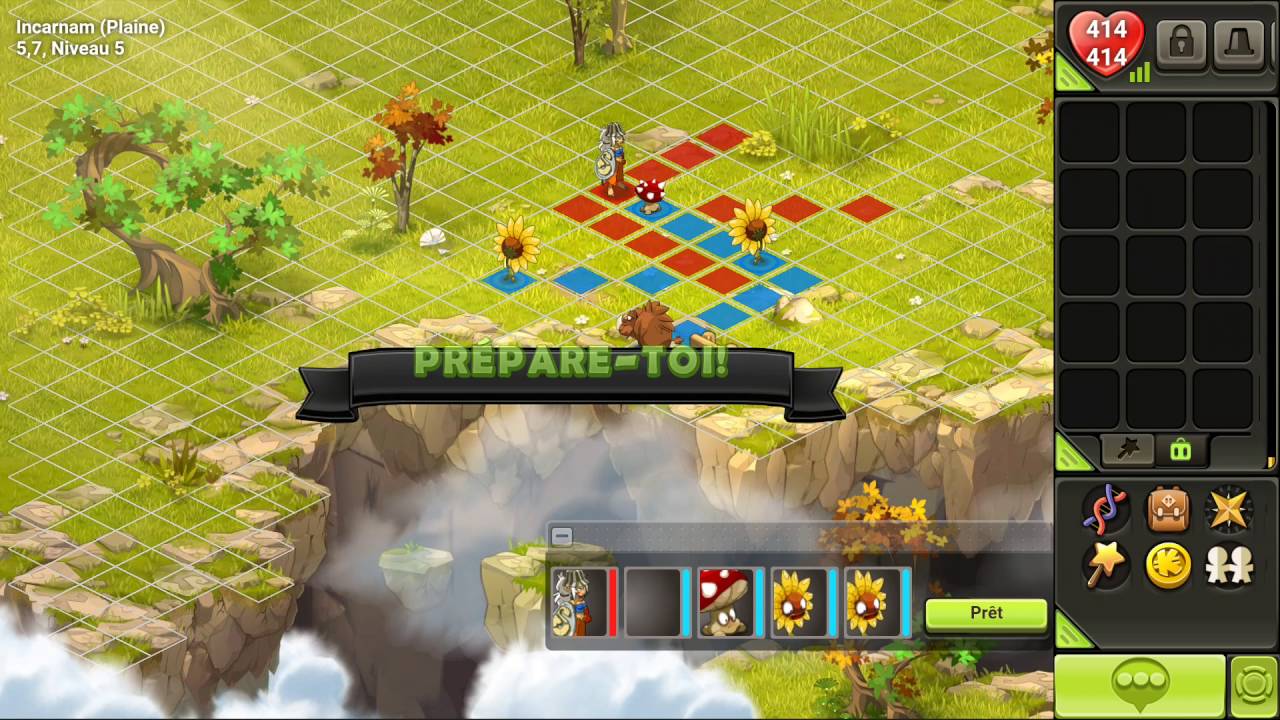1280x720 pixels.
Task: Select the player character portrait in timeline
Action: click(581, 602)
